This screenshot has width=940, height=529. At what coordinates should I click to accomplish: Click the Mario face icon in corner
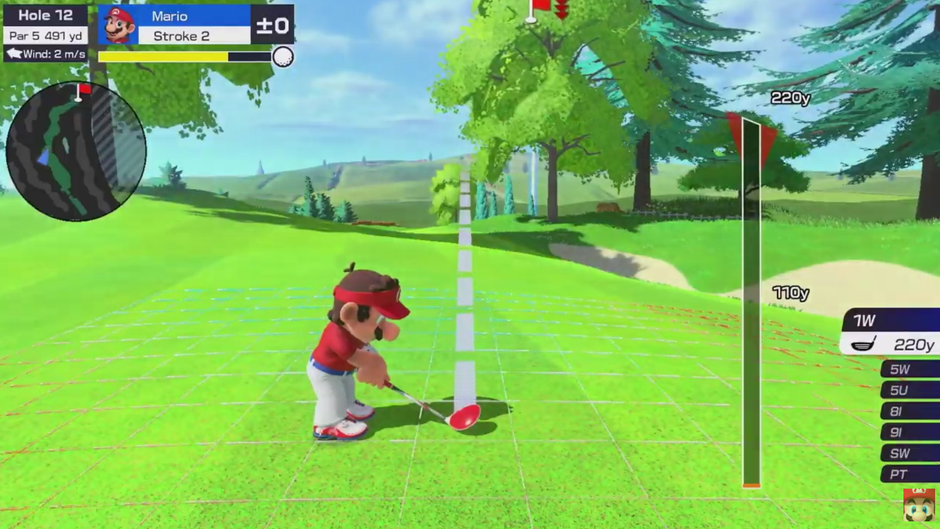919,506
